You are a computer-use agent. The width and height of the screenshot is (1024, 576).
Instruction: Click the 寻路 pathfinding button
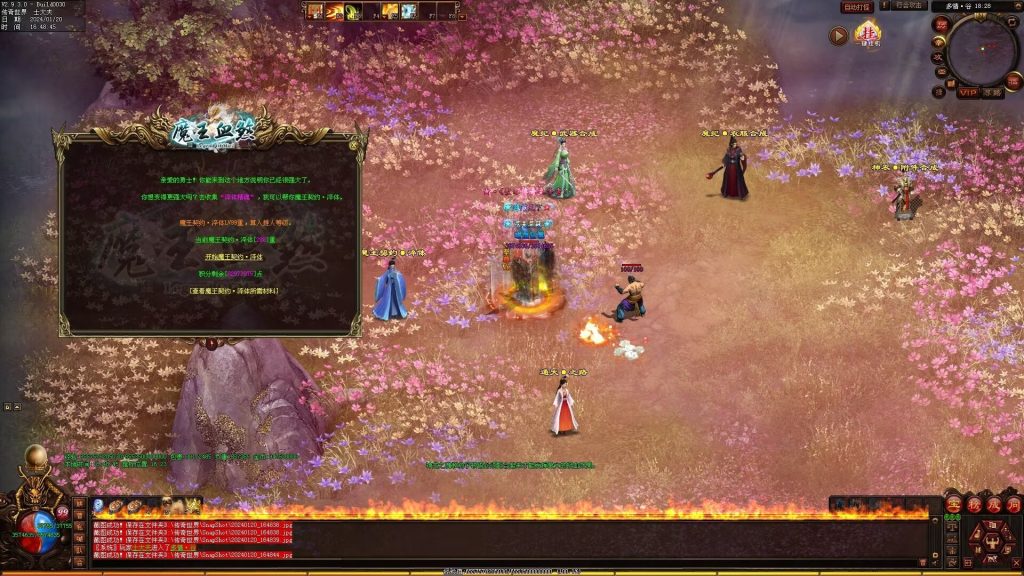tap(991, 93)
